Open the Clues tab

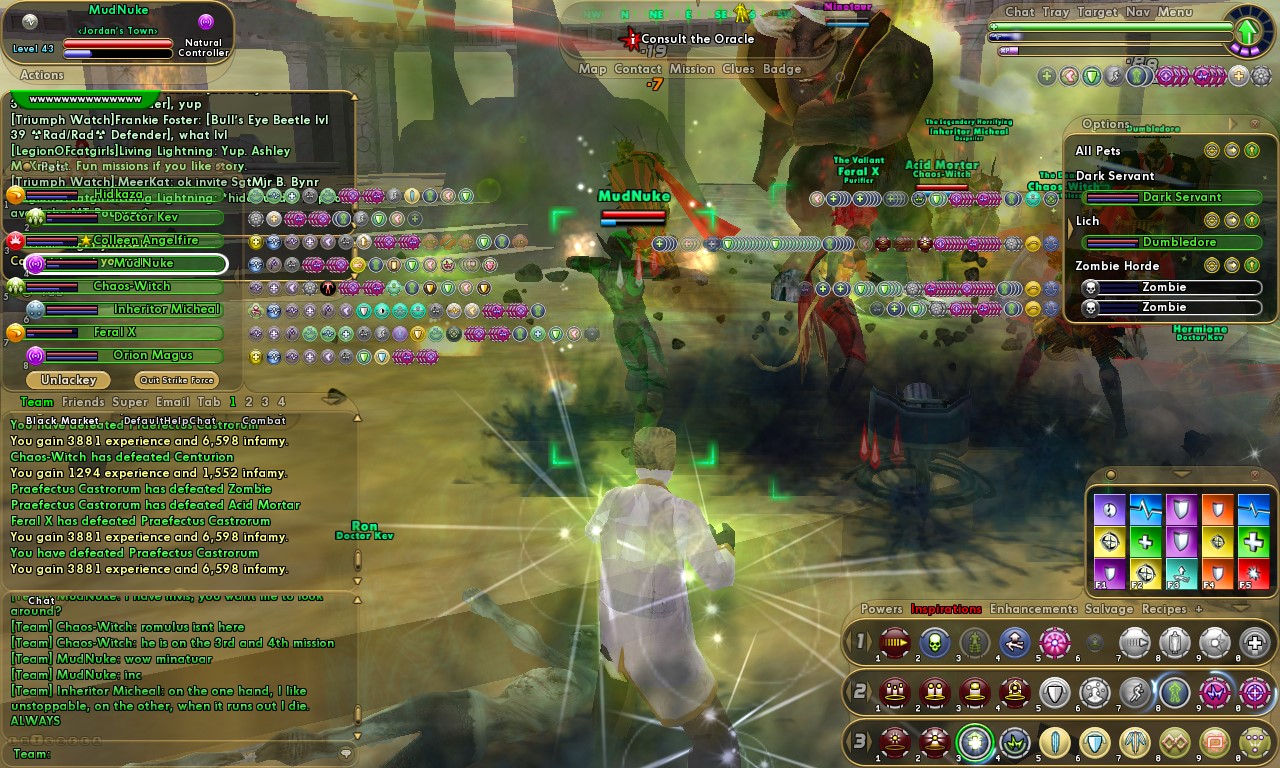(738, 69)
